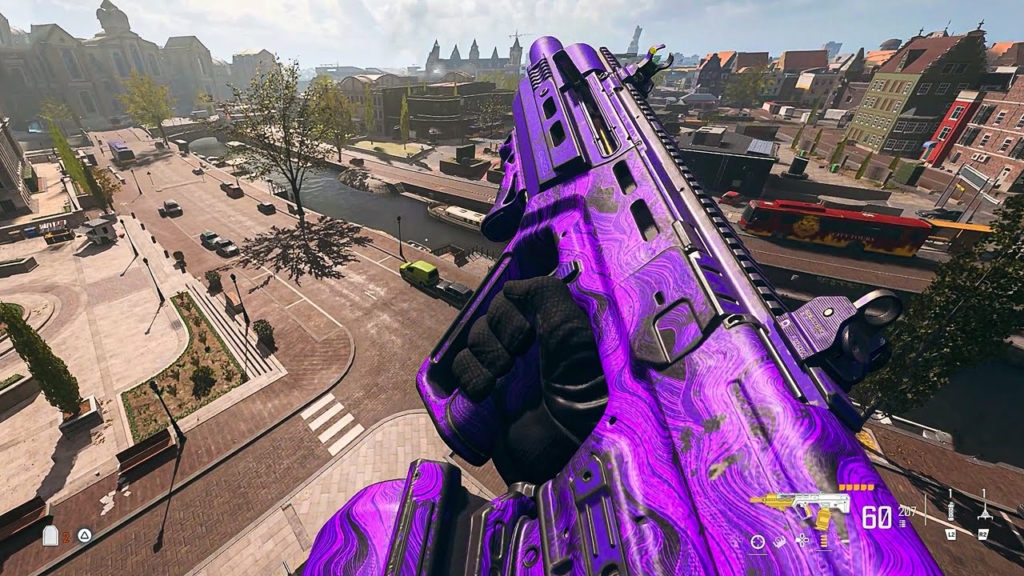Click the crown weapon perk icon
Screen dimensions: 1024x576
click(780, 541)
